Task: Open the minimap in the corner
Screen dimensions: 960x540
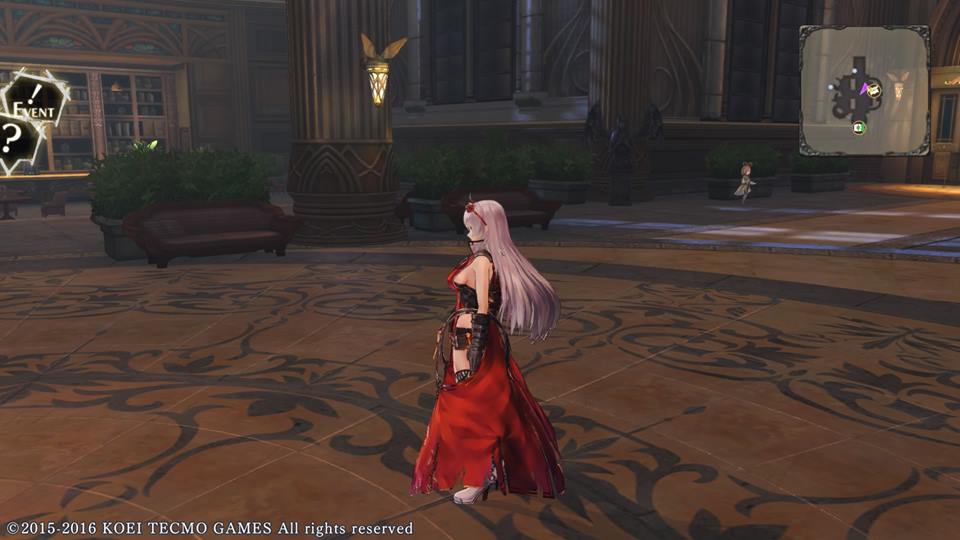Action: pyautogui.click(x=863, y=90)
